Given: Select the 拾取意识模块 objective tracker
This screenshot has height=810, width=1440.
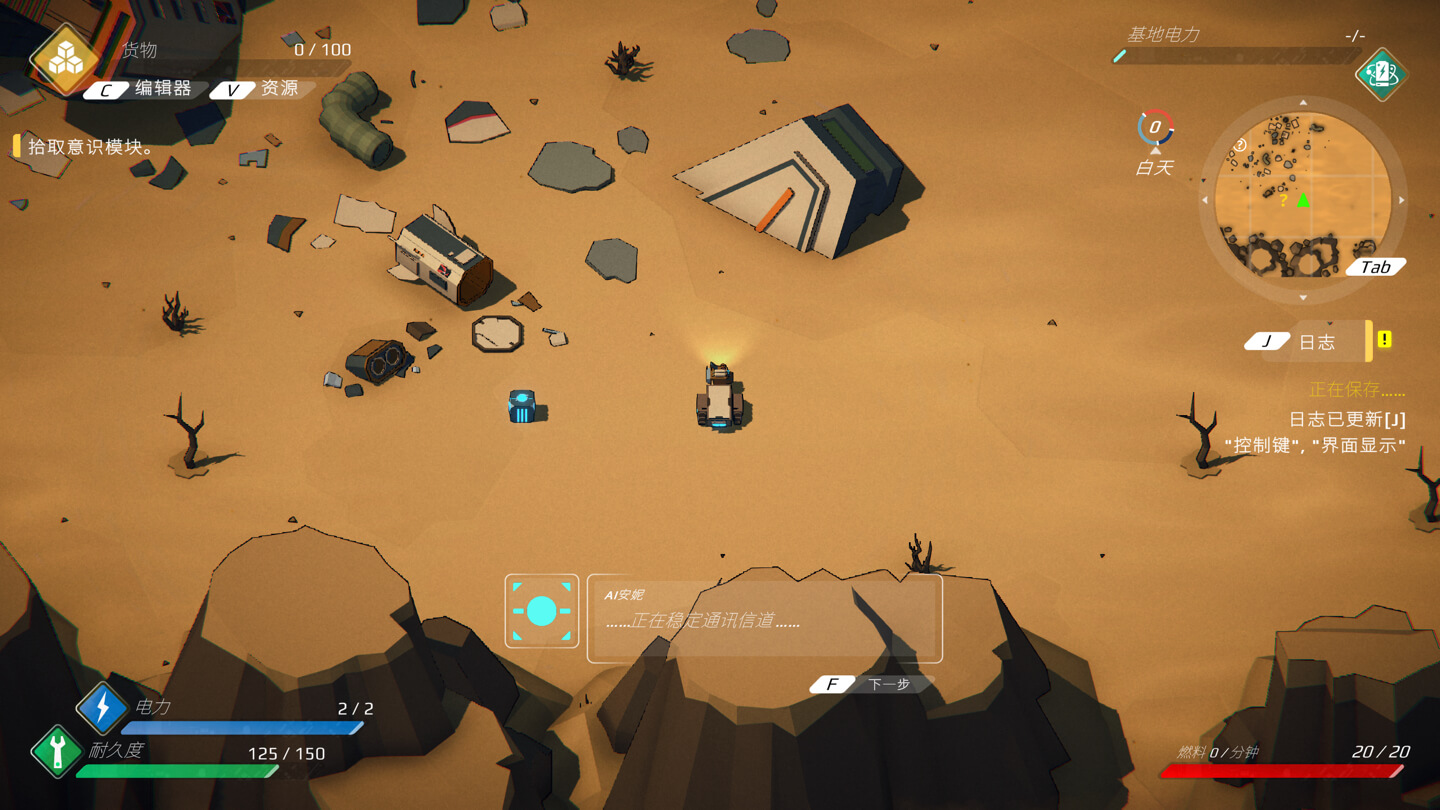Looking at the screenshot, I should [x=88, y=147].
